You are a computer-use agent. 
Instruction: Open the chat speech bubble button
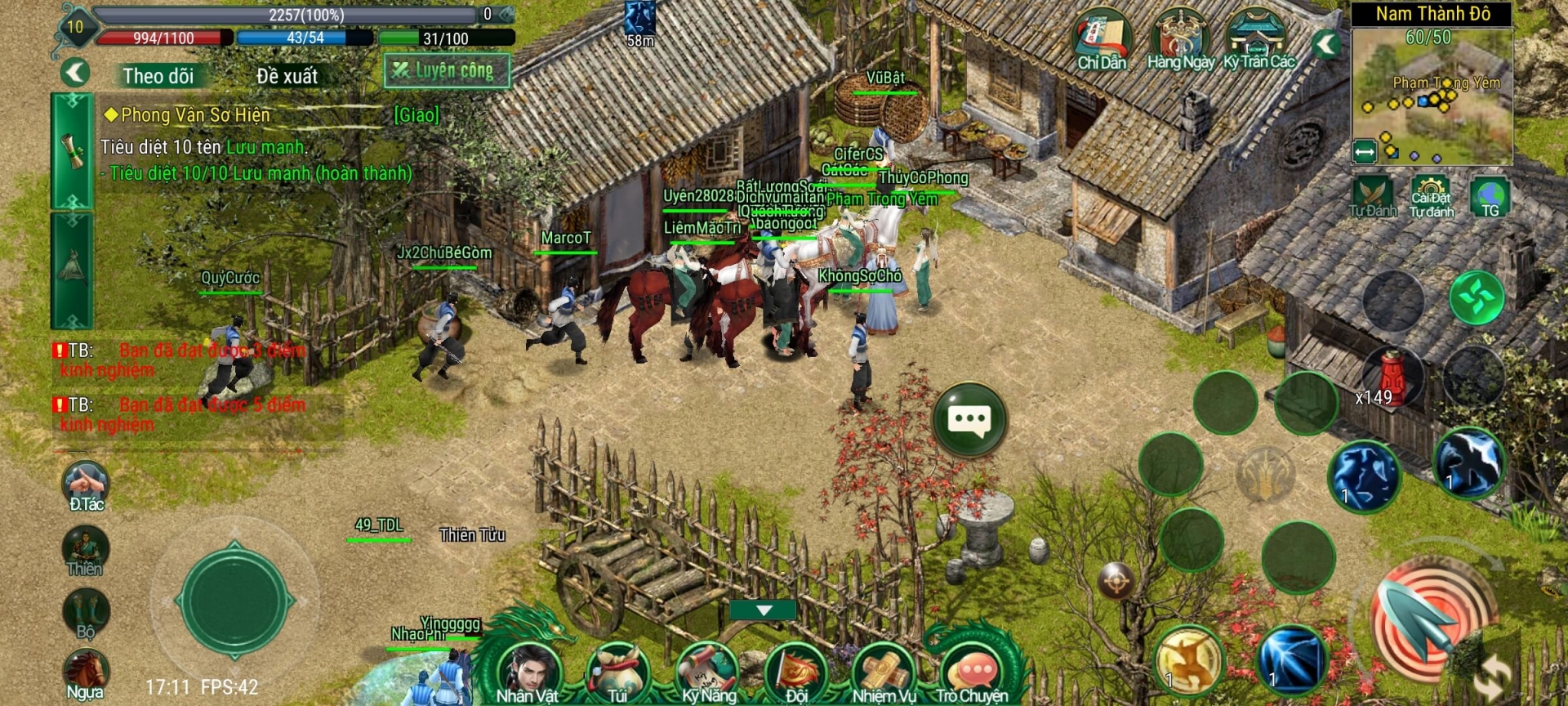coord(969,420)
